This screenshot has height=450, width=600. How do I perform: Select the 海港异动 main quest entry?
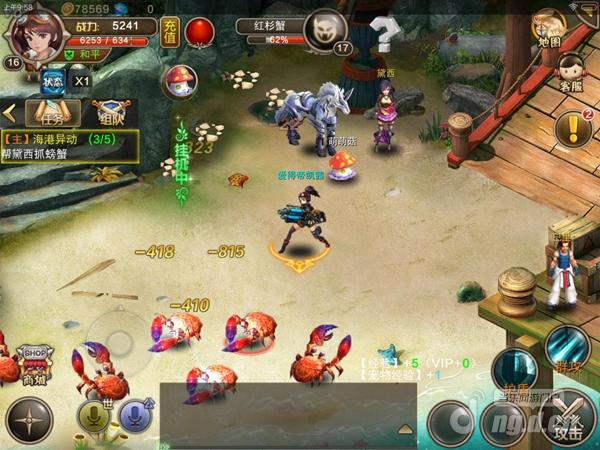68,146
